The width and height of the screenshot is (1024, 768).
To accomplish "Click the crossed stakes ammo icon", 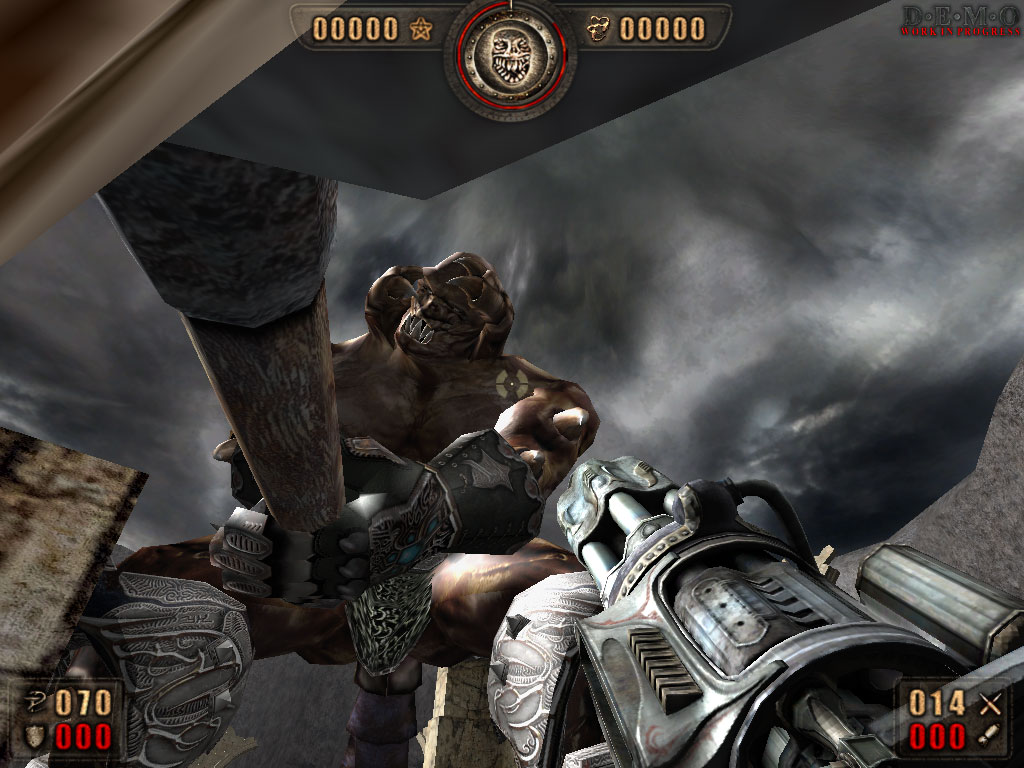I will pyautogui.click(x=990, y=703).
